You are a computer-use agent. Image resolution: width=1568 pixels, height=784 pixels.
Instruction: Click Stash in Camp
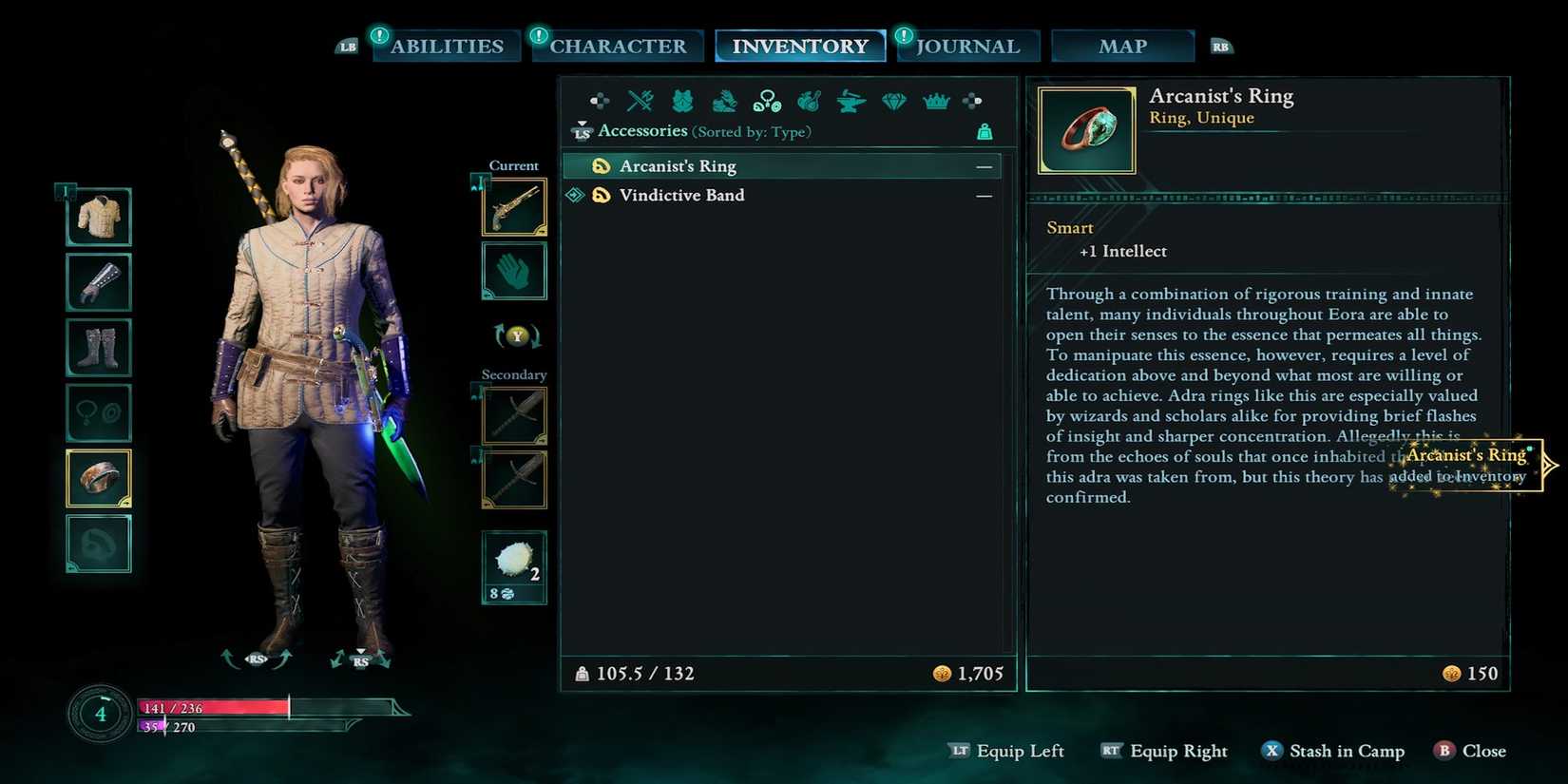click(1333, 751)
